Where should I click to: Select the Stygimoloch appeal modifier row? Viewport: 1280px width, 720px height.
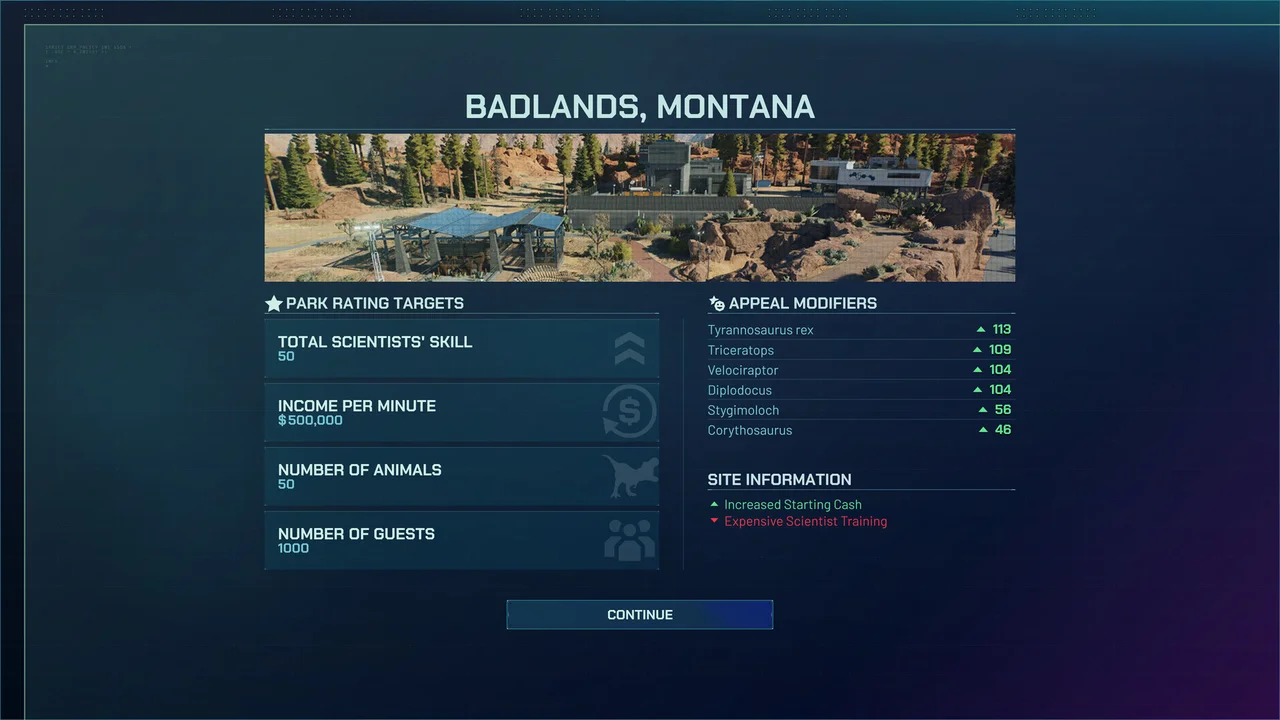pyautogui.click(x=860, y=410)
